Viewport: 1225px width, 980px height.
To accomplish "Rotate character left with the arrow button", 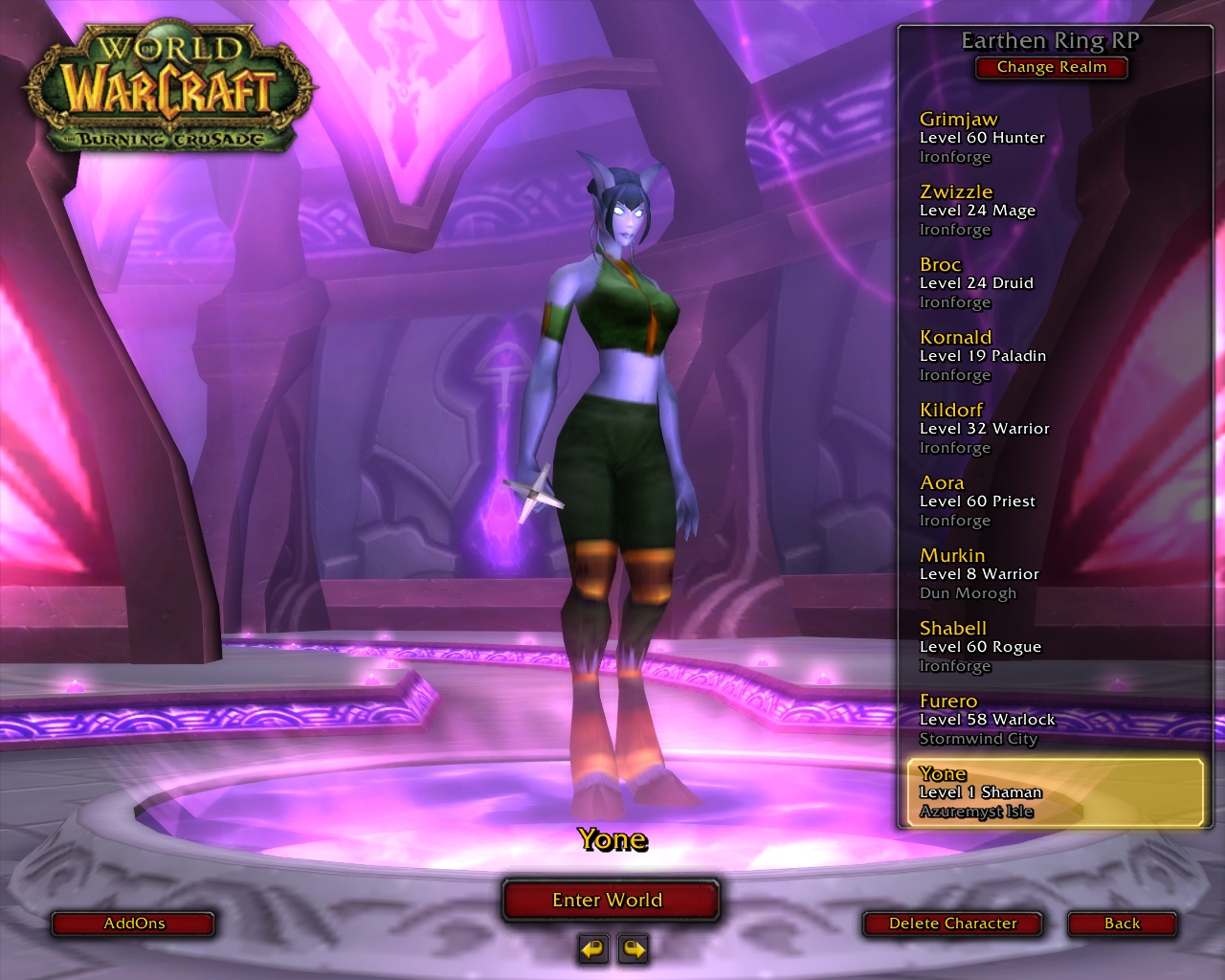I will [x=593, y=948].
